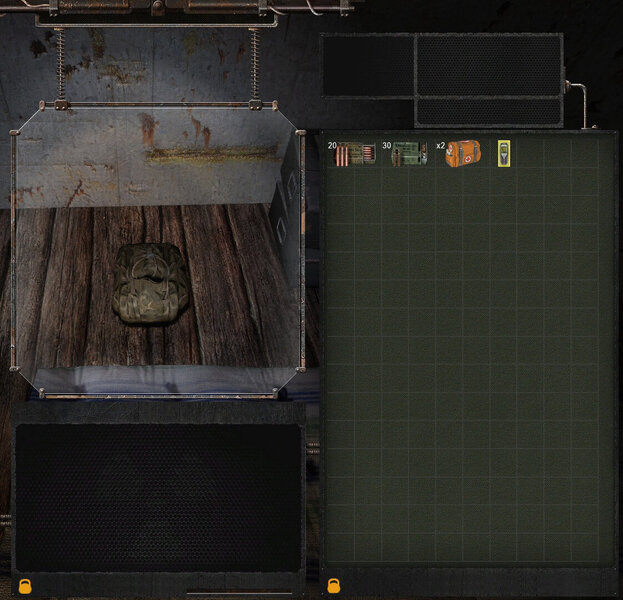Select the yellow-highlighted handheld device

tap(504, 153)
